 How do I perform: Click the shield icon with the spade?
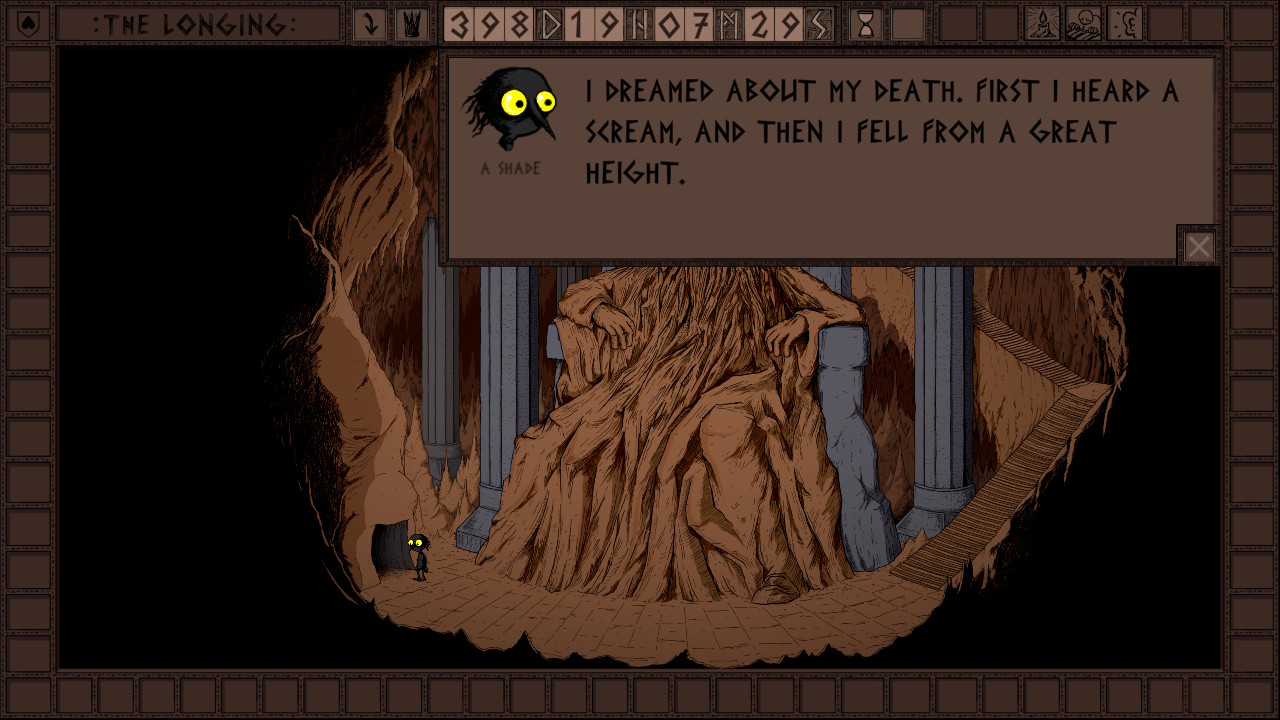click(28, 24)
